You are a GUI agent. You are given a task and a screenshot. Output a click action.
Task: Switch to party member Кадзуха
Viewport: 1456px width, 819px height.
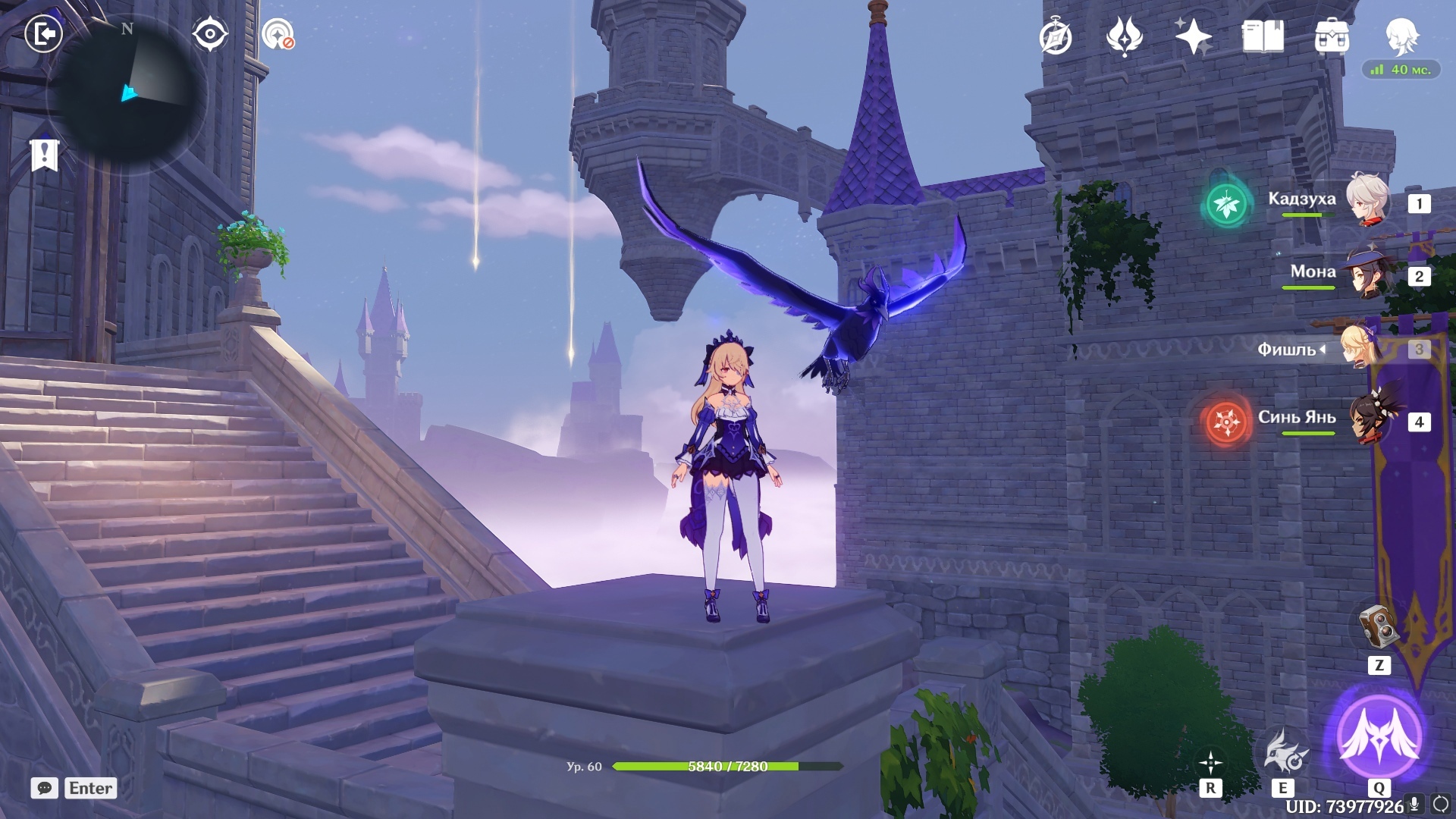[x=1367, y=201]
